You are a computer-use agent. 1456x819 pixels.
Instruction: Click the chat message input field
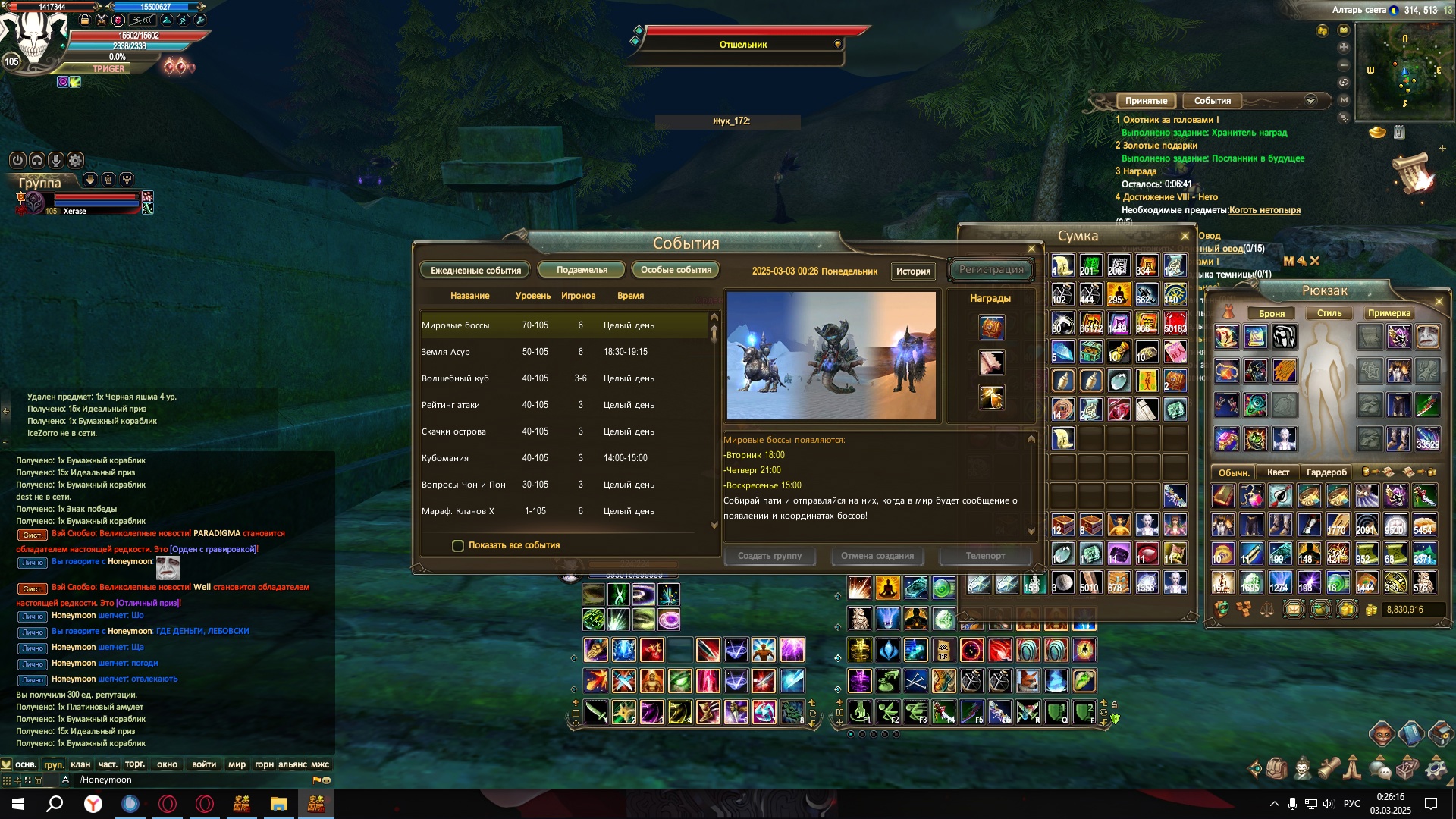[x=190, y=780]
